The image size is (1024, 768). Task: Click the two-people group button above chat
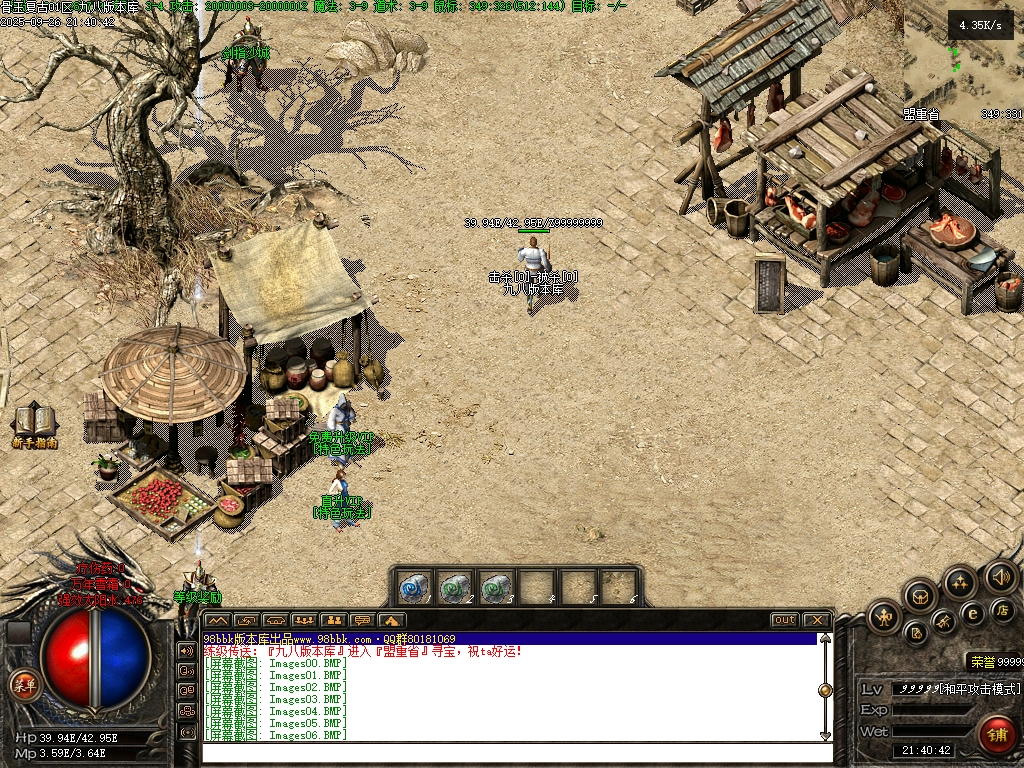(333, 620)
